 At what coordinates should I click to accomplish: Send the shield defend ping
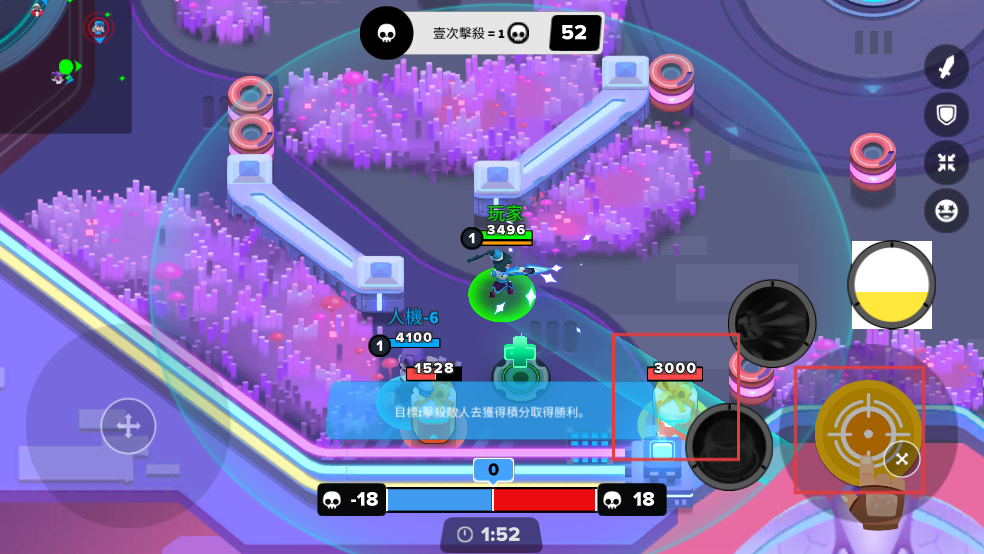946,115
